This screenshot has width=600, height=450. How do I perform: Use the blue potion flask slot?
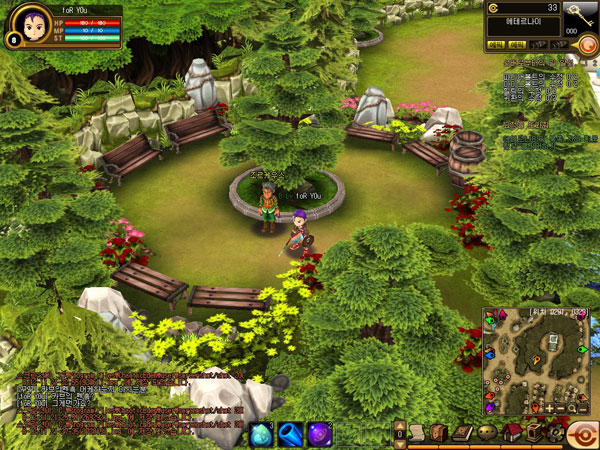point(290,434)
